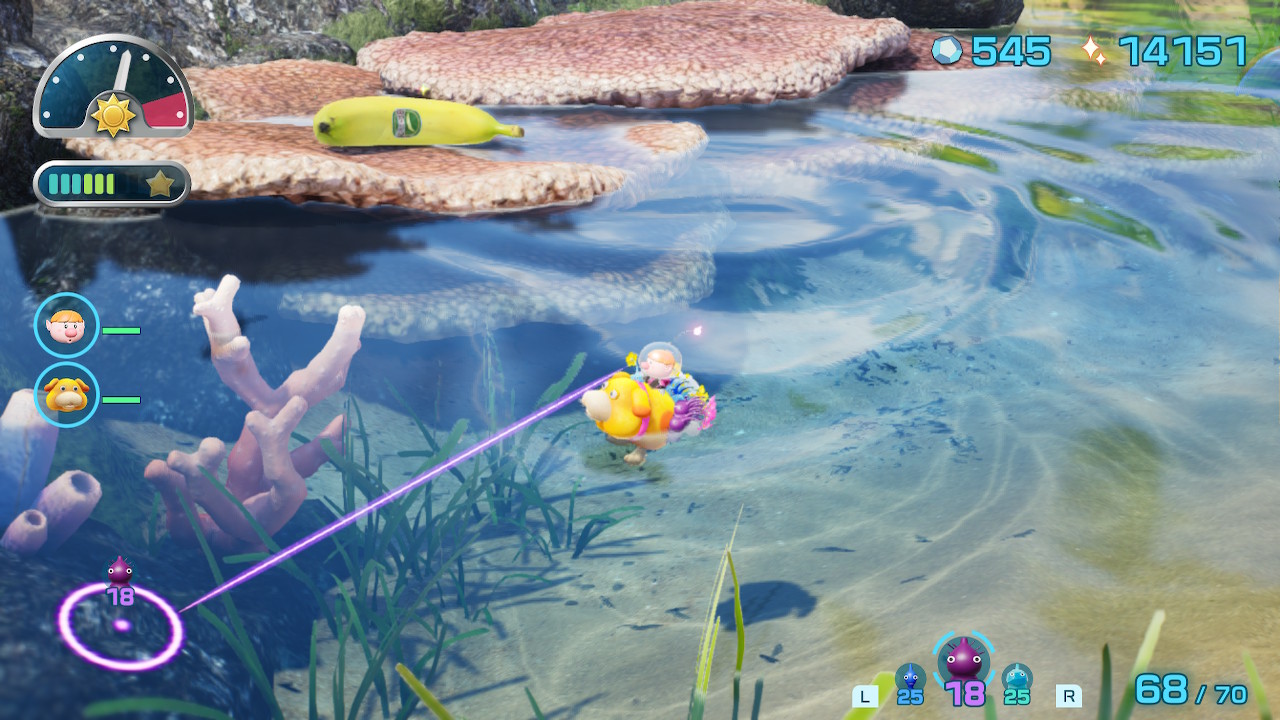Select the captain's portrait icon

tap(67, 326)
